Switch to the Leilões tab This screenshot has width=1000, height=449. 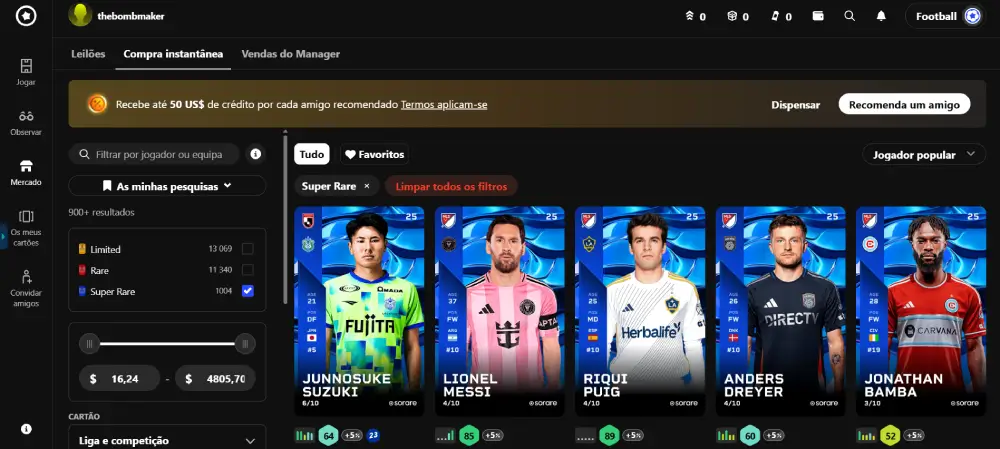point(88,54)
